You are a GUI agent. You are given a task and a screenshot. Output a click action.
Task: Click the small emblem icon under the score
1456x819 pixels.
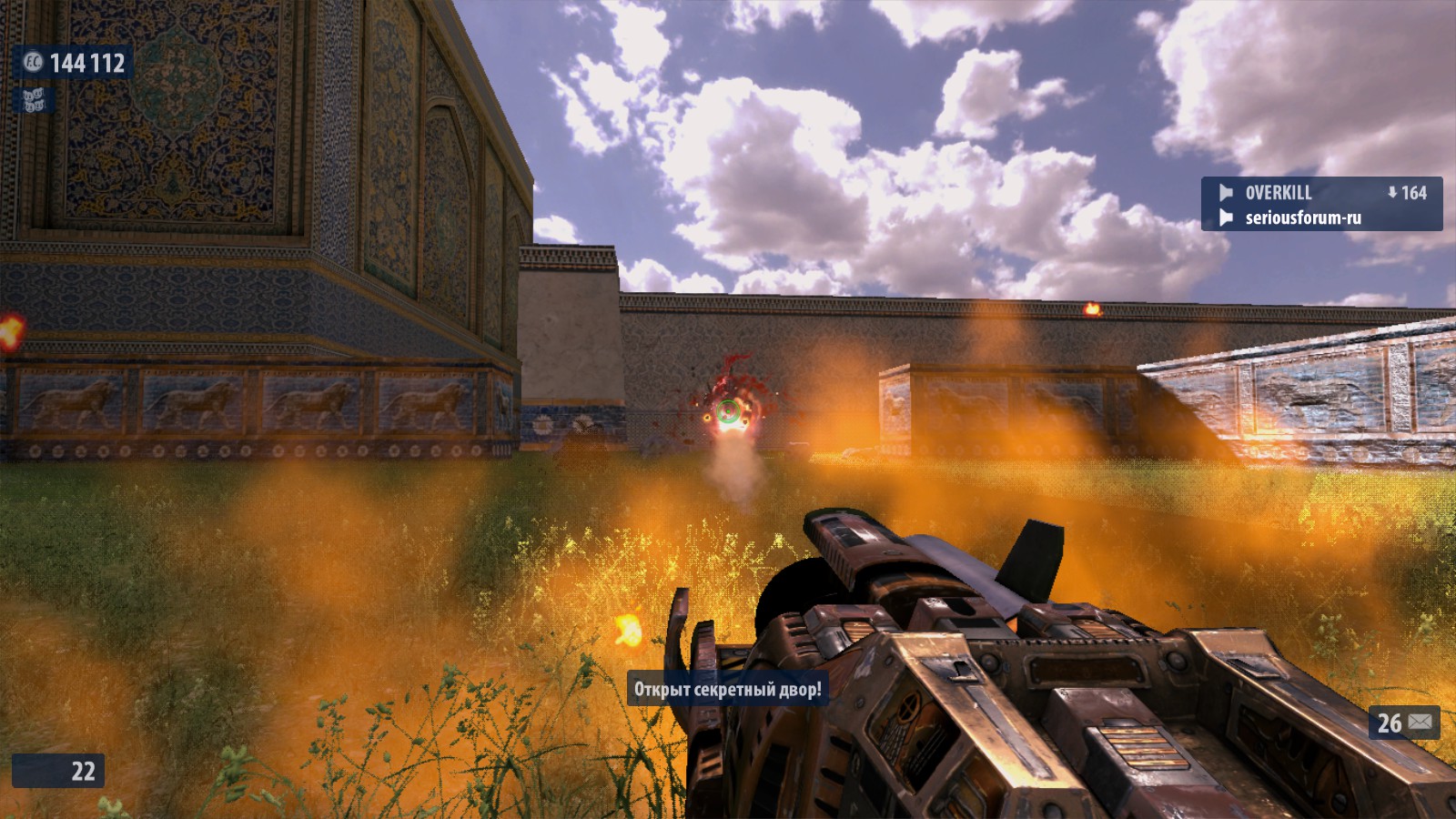coord(34,100)
